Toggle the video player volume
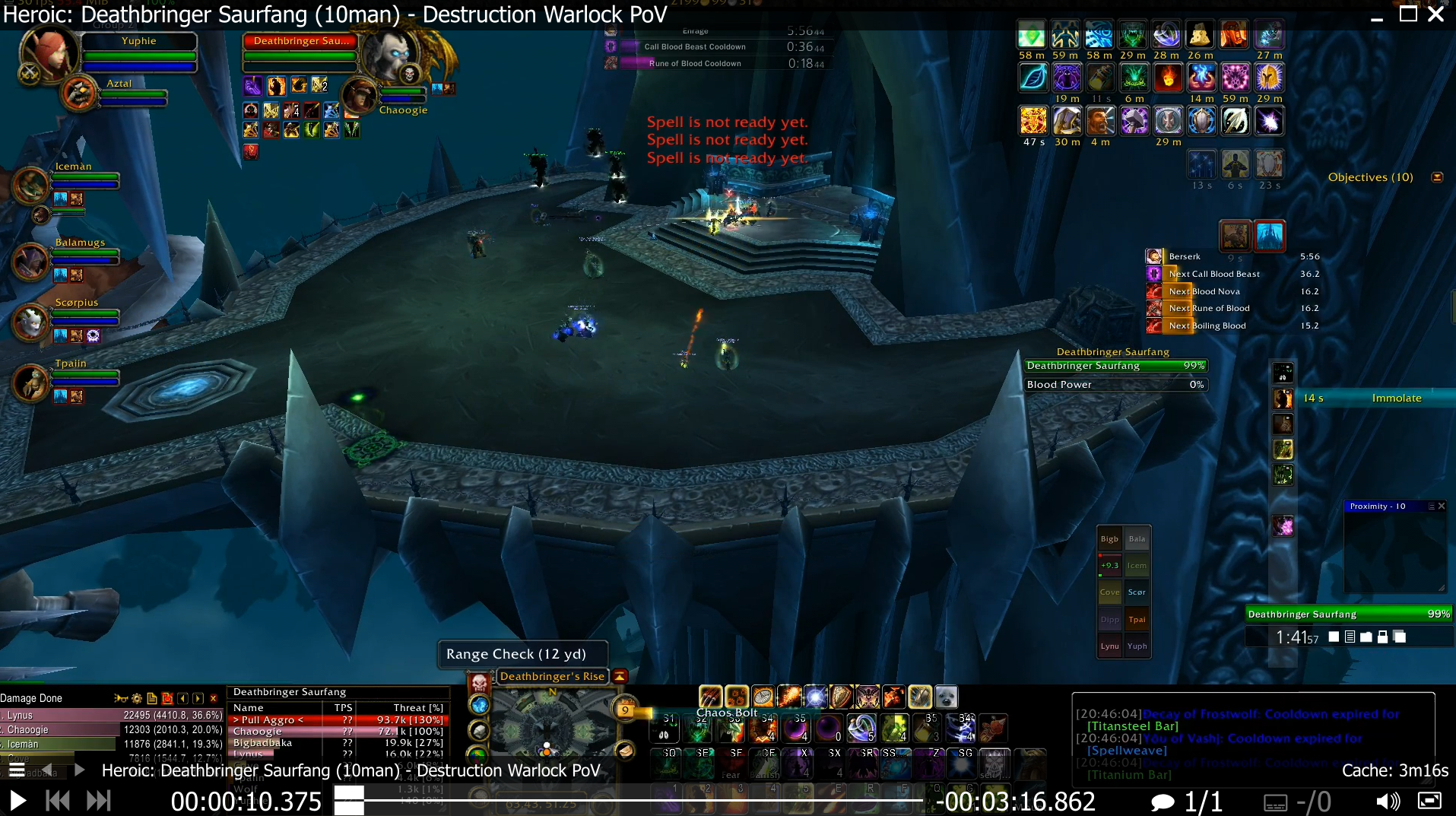This screenshot has width=1456, height=816. tap(1388, 801)
